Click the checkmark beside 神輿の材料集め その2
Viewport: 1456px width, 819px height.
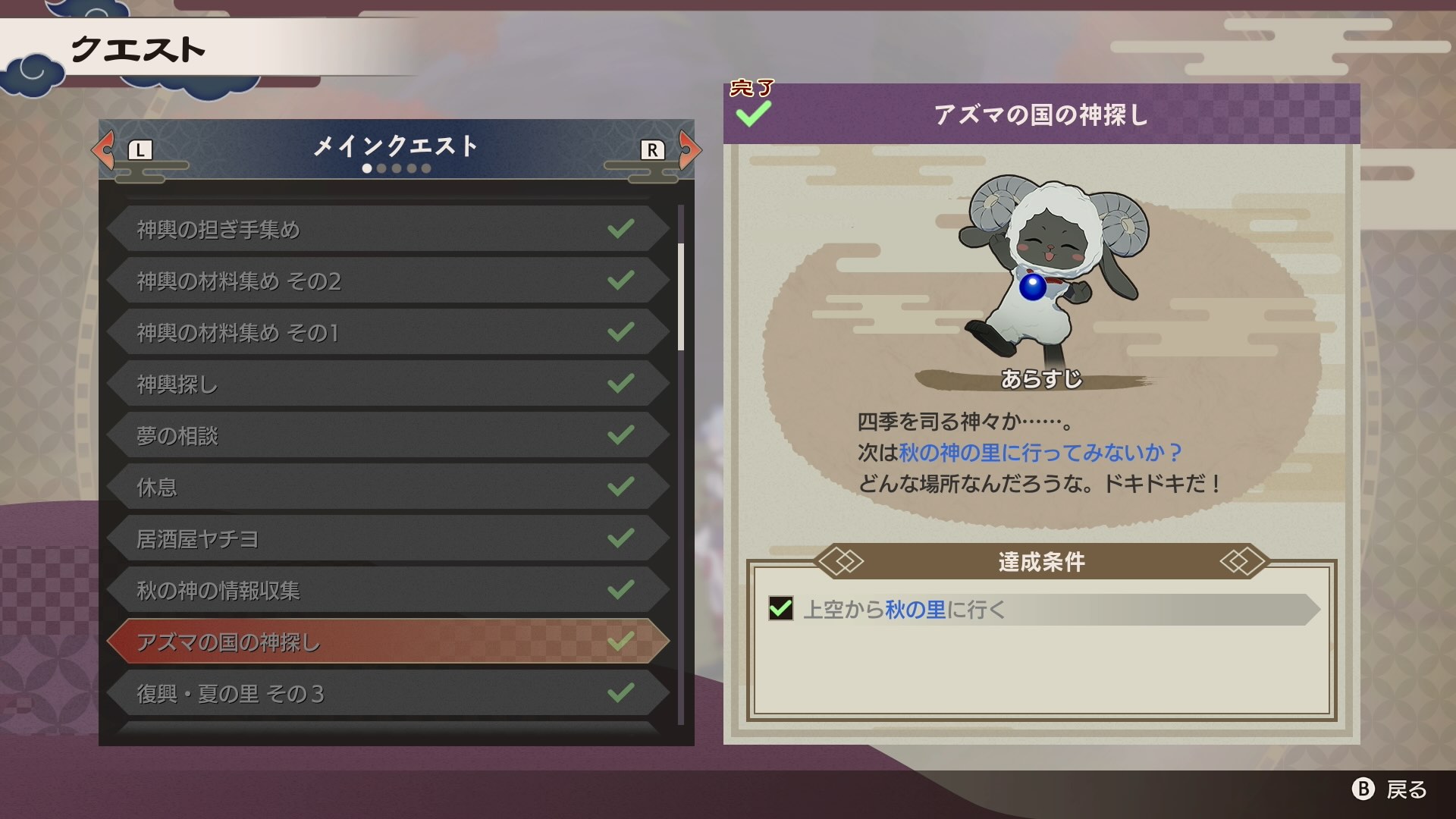620,279
